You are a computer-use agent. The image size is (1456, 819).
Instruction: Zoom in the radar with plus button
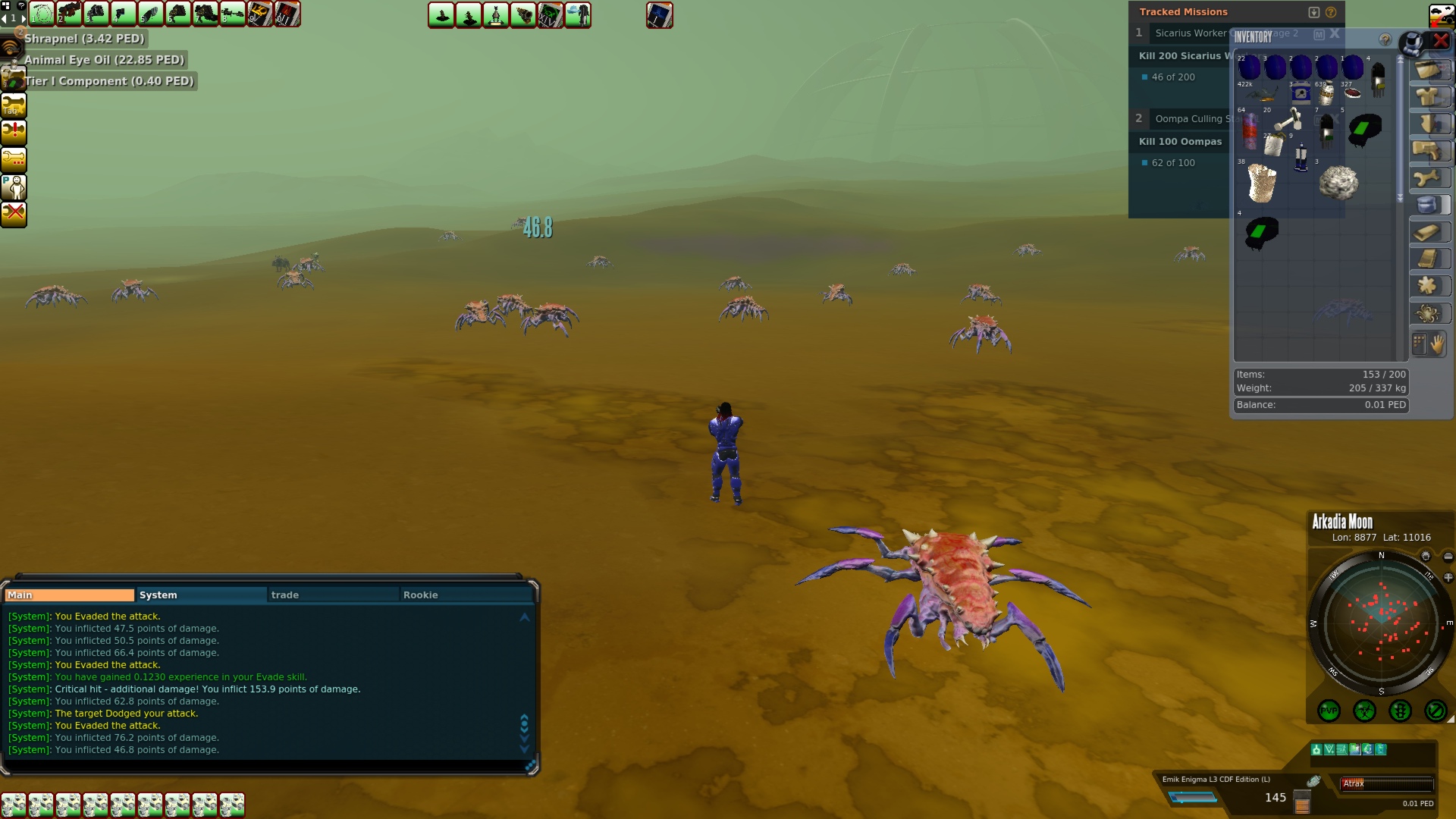pos(1448,577)
